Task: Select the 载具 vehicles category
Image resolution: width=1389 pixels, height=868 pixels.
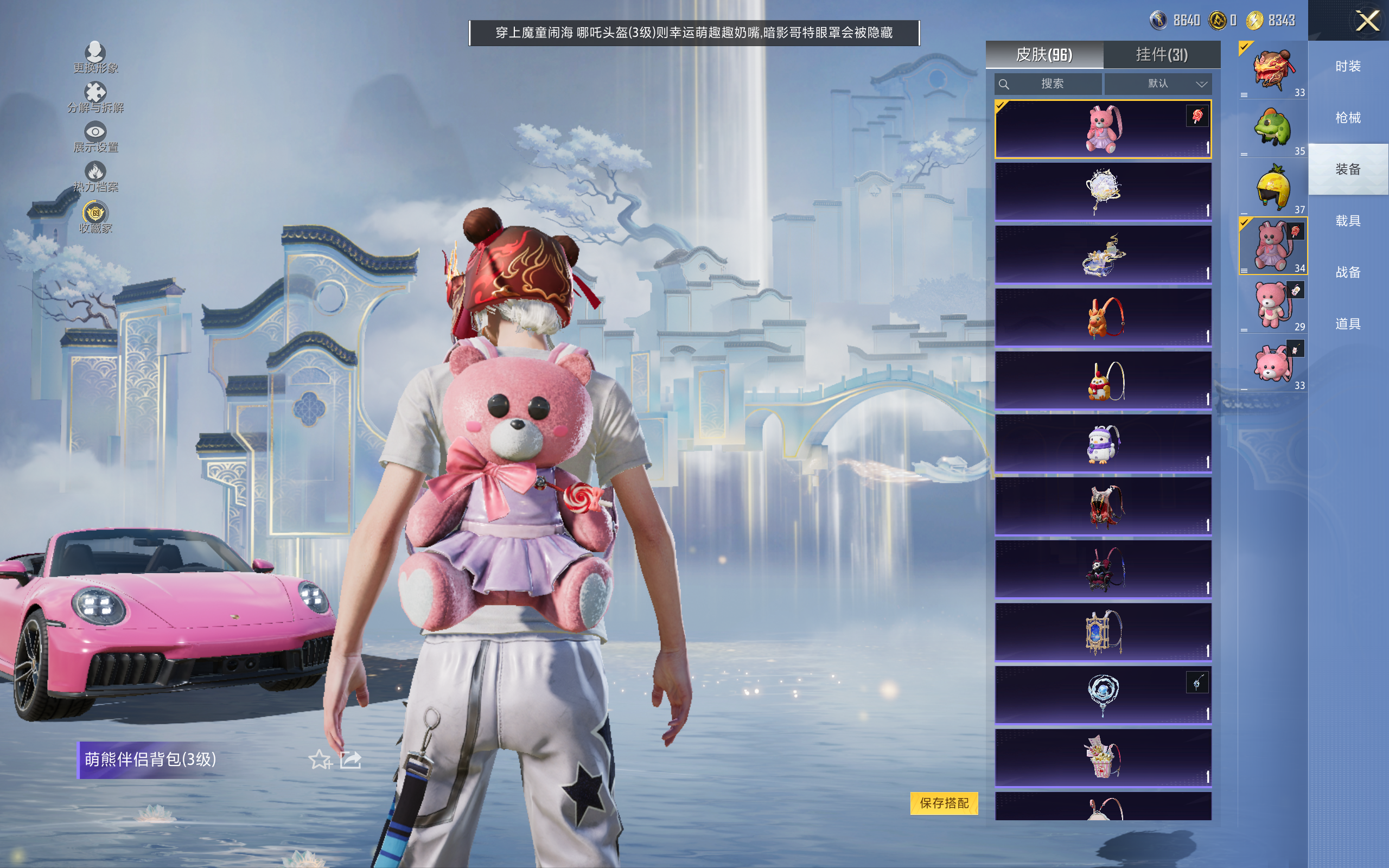Action: point(1348,221)
